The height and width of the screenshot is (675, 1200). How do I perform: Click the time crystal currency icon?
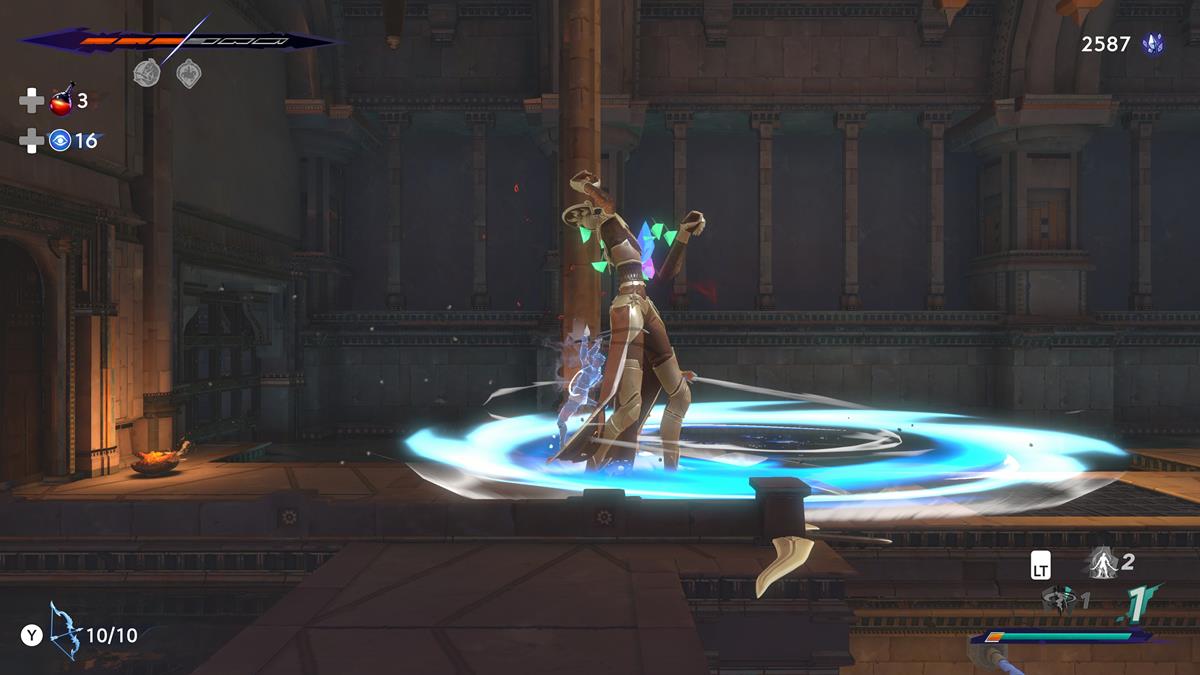click(x=1154, y=45)
